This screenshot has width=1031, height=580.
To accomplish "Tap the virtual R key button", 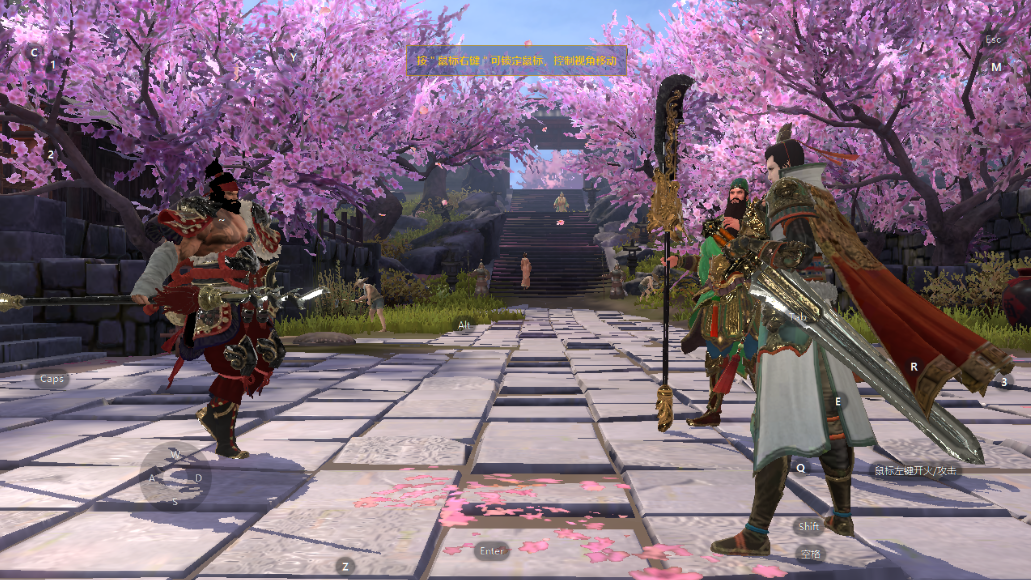I will coord(913,367).
